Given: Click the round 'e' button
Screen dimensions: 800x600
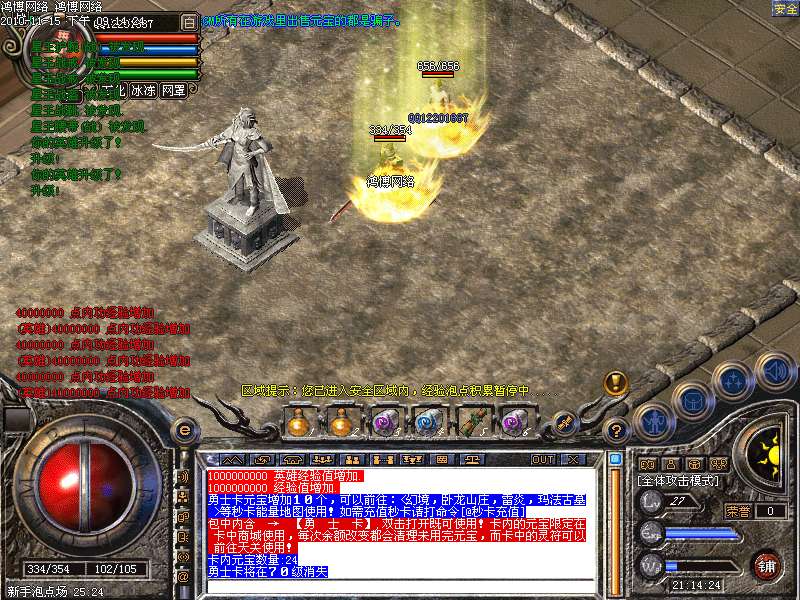Looking at the screenshot, I should (184, 430).
